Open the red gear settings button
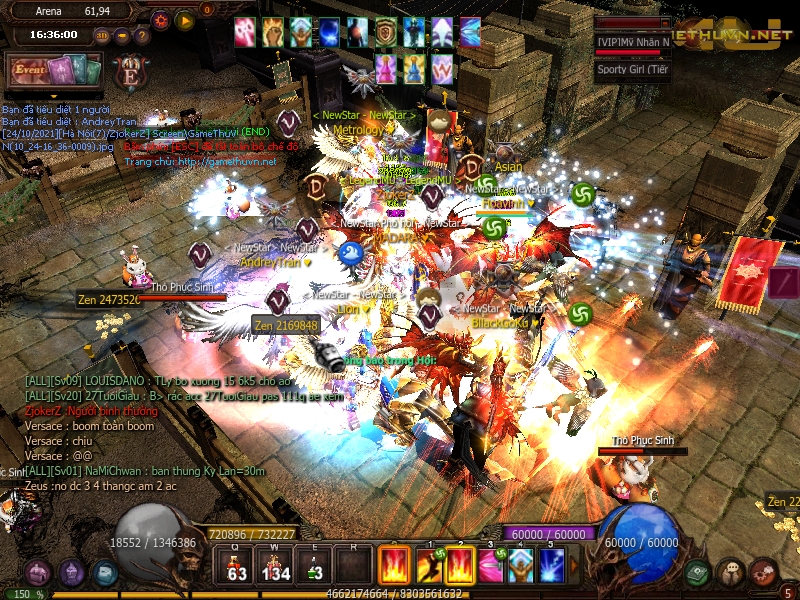The image size is (800, 600). [x=161, y=19]
